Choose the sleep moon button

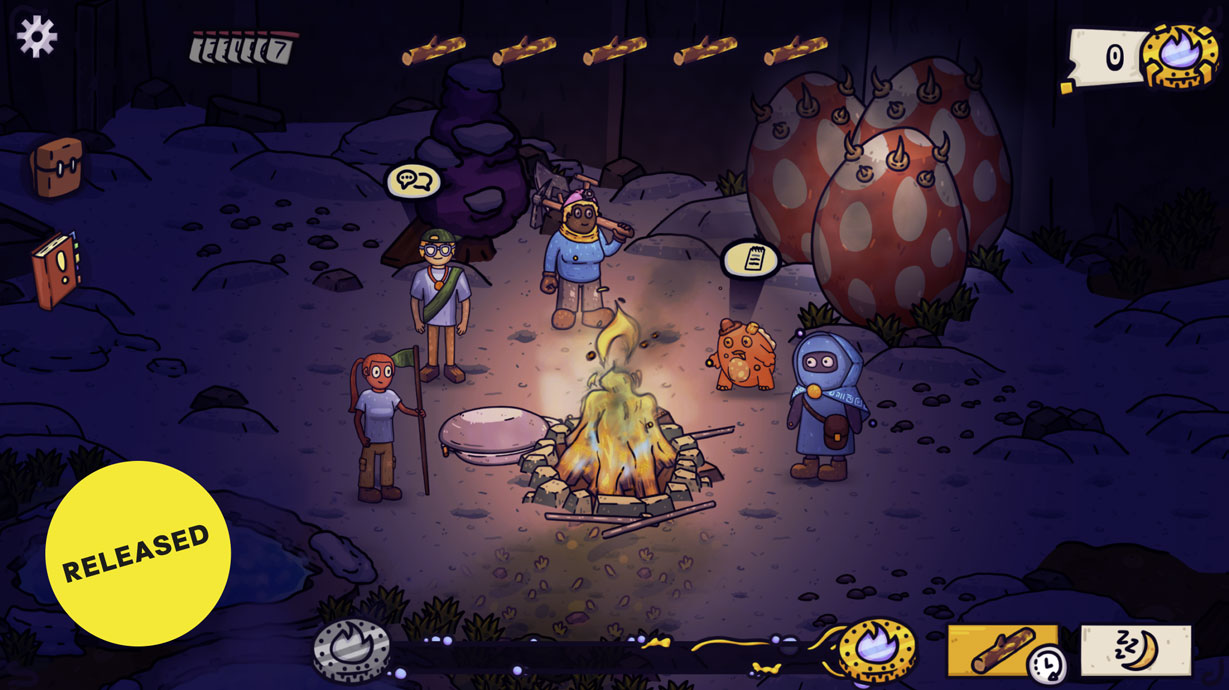pos(1136,651)
